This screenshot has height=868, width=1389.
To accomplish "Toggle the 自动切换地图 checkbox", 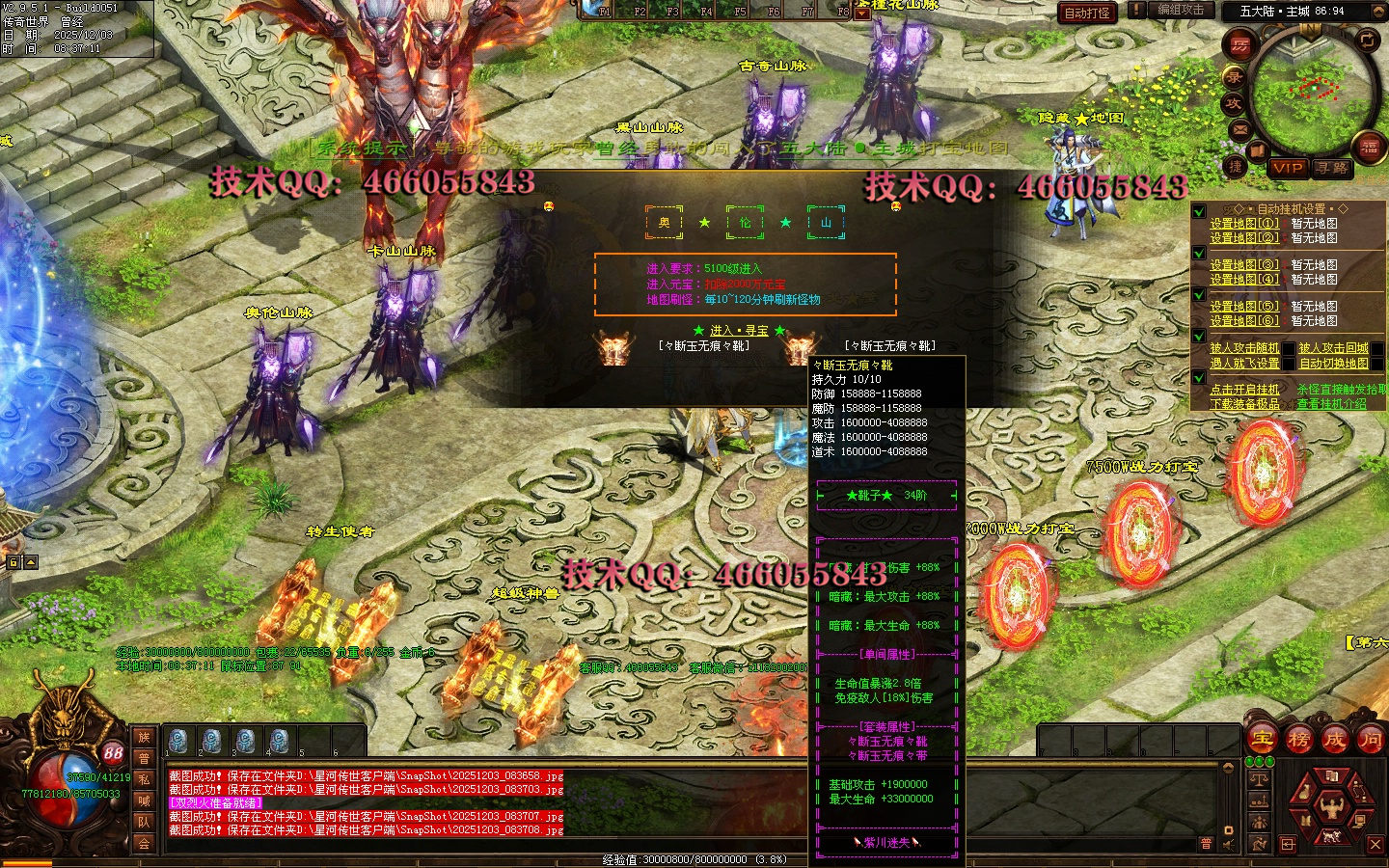I will click(x=1376, y=364).
